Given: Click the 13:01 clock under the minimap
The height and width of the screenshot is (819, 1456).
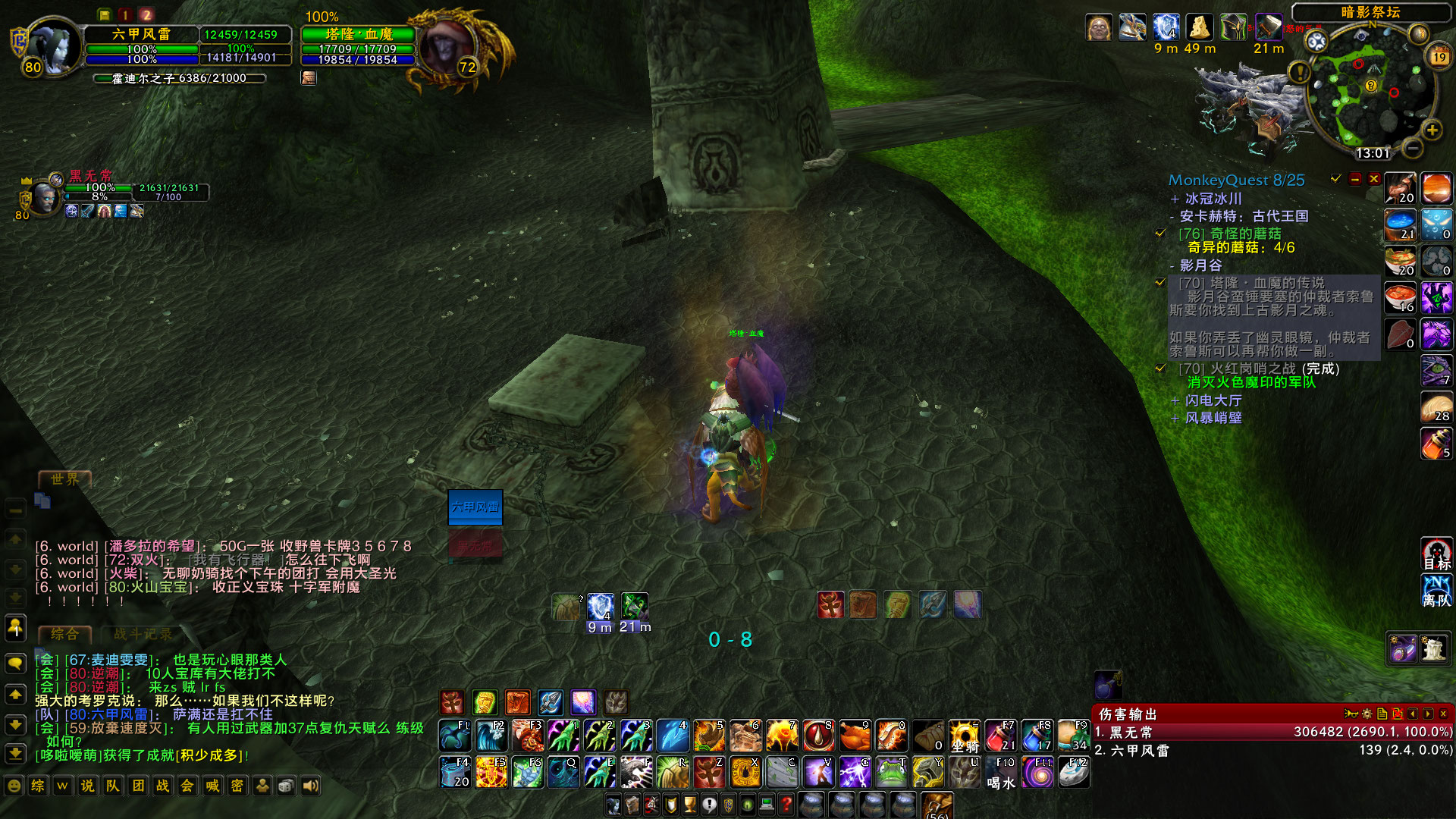Looking at the screenshot, I should click(x=1373, y=152).
